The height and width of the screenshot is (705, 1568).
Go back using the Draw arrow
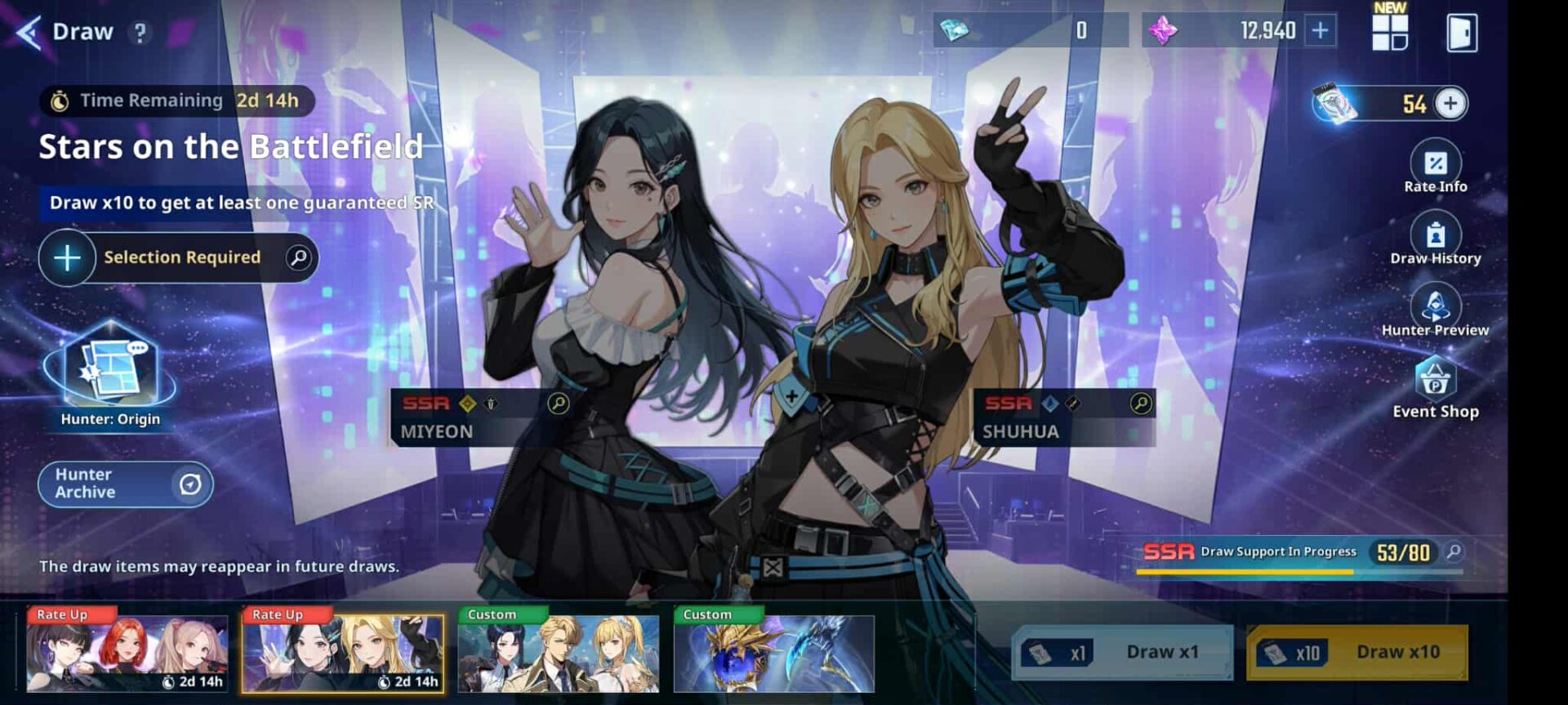point(29,33)
